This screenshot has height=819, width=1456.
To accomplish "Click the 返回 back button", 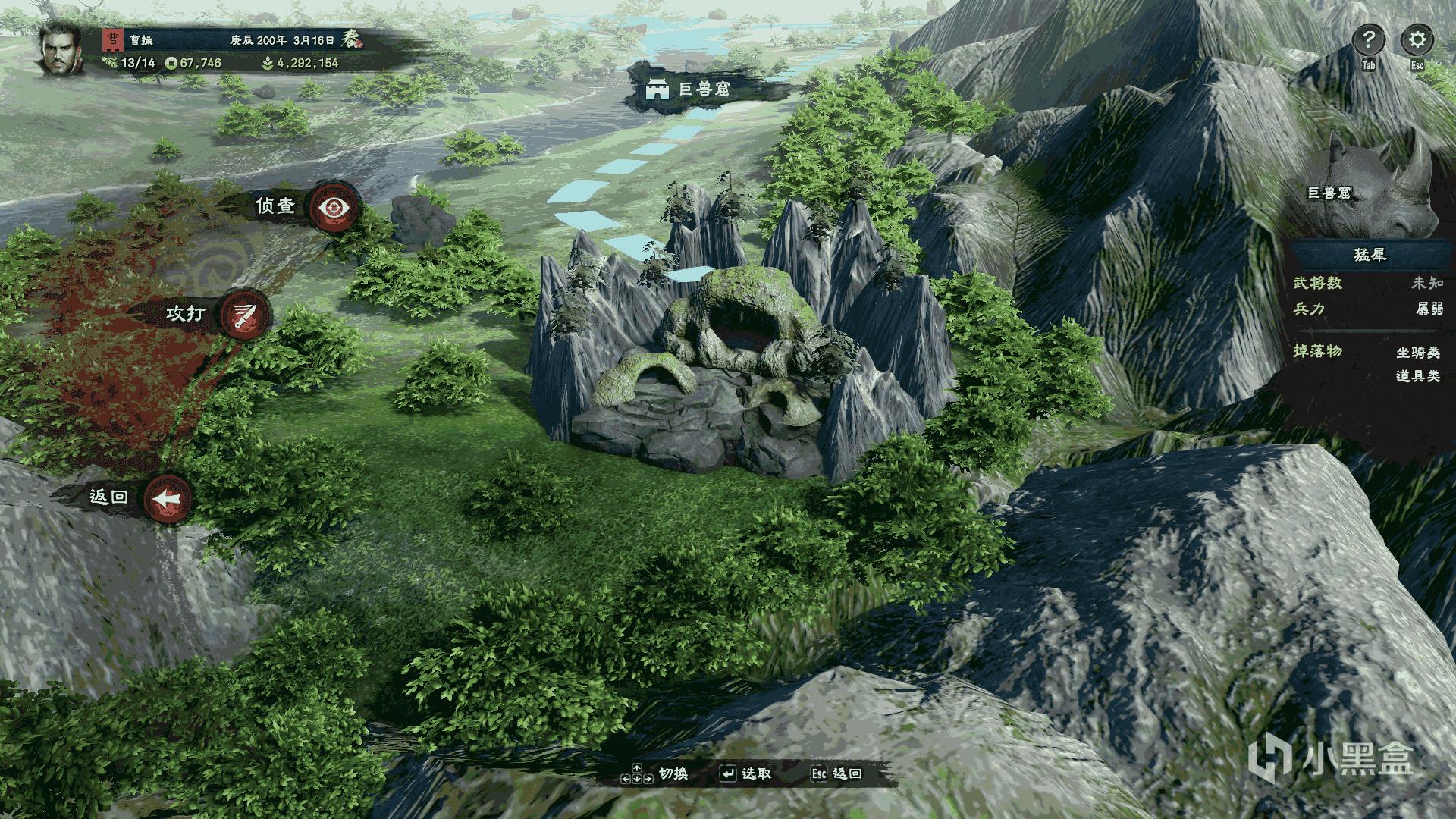I will (168, 499).
